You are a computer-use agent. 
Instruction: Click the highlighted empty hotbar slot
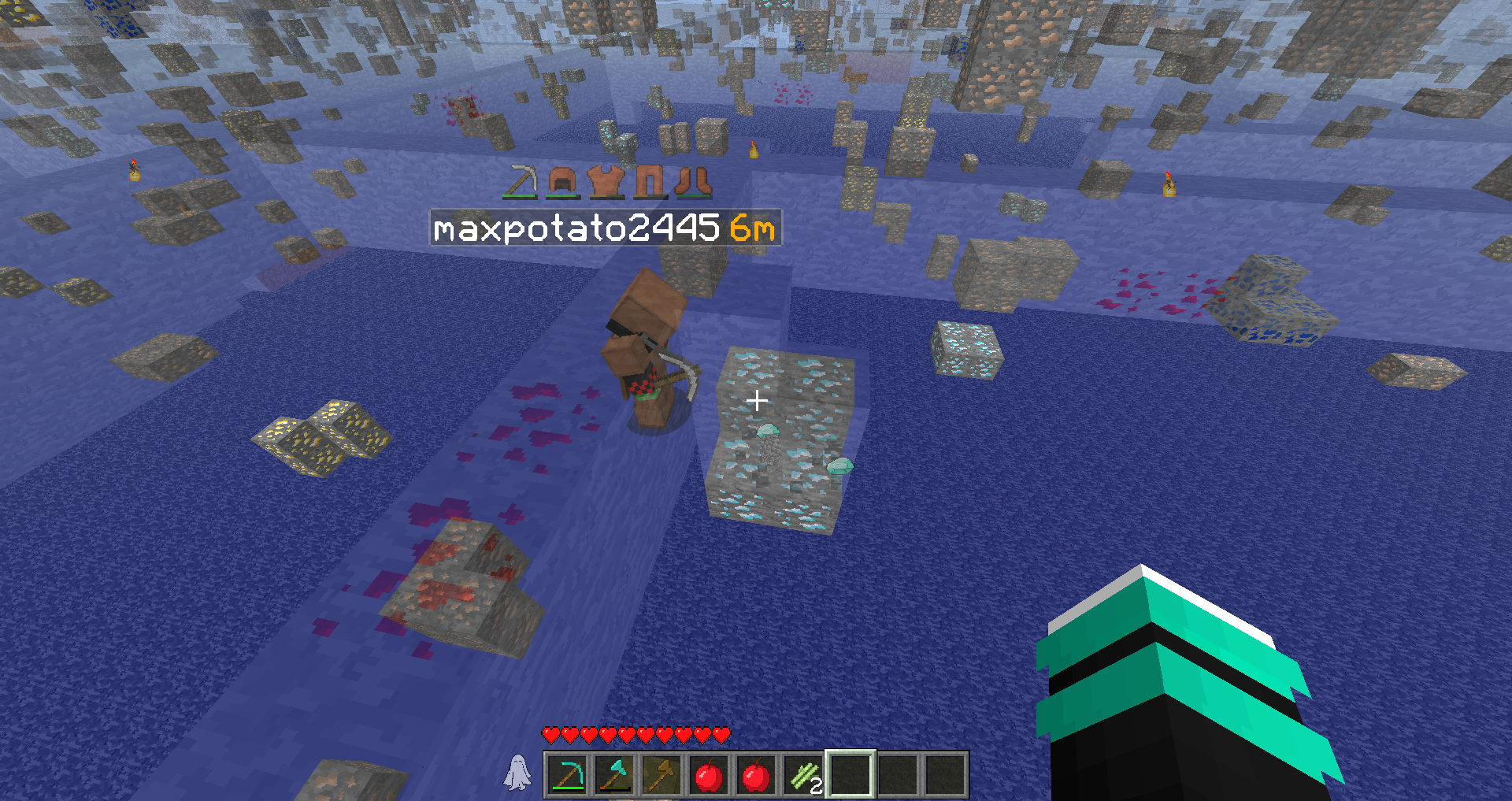850,775
